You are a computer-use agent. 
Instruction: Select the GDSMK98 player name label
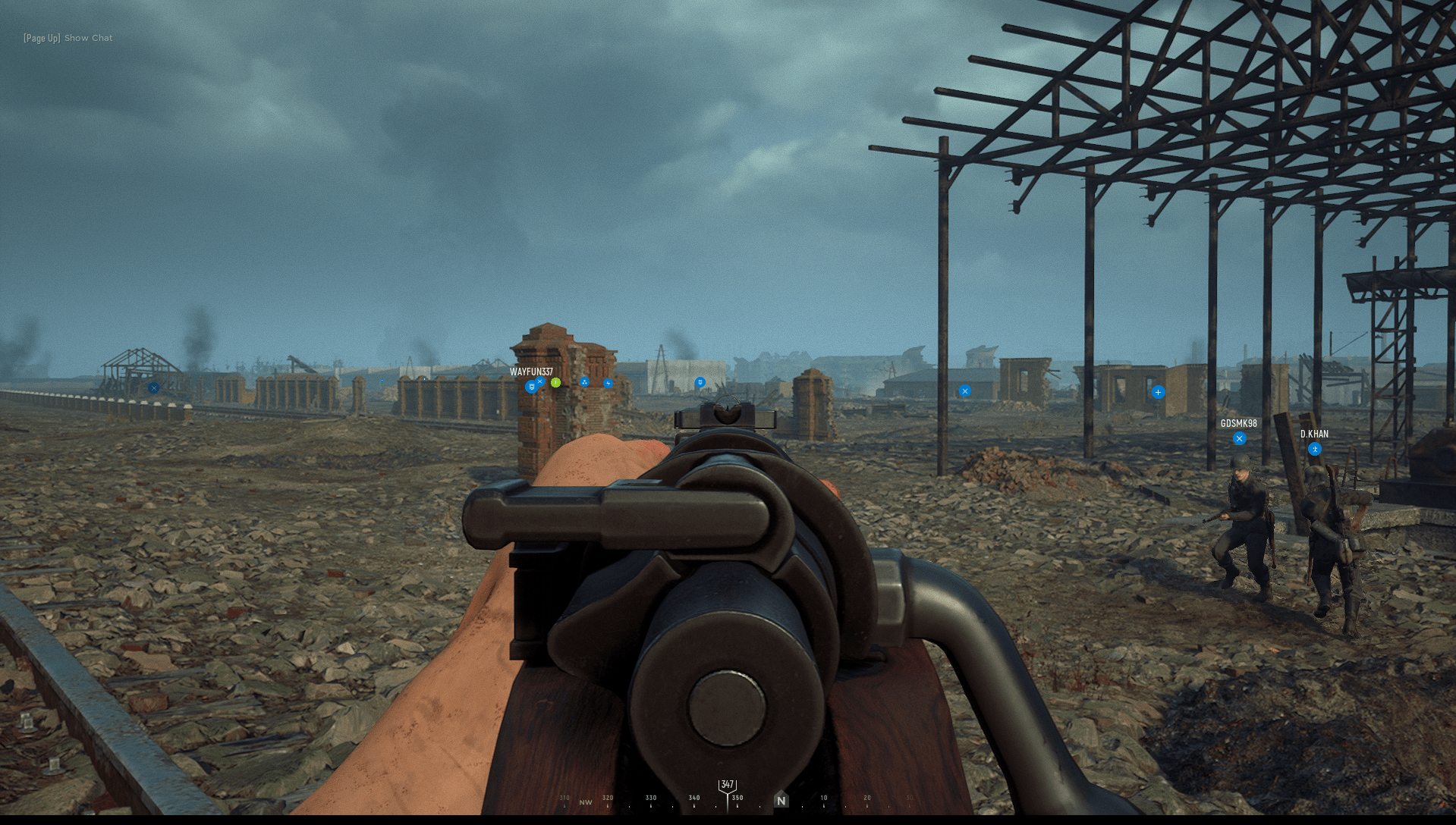coord(1238,424)
